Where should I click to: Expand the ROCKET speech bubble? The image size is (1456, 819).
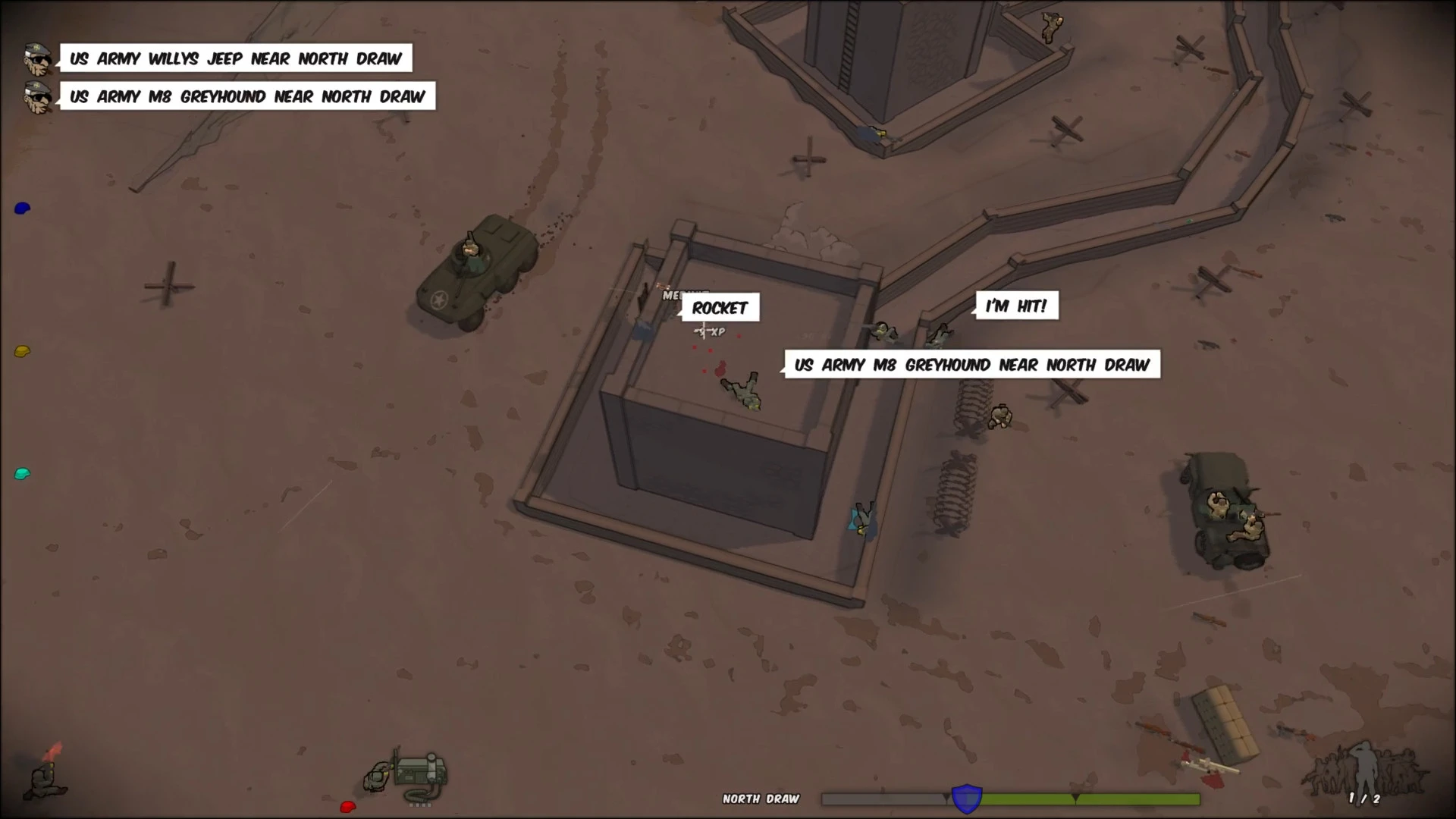pos(719,308)
